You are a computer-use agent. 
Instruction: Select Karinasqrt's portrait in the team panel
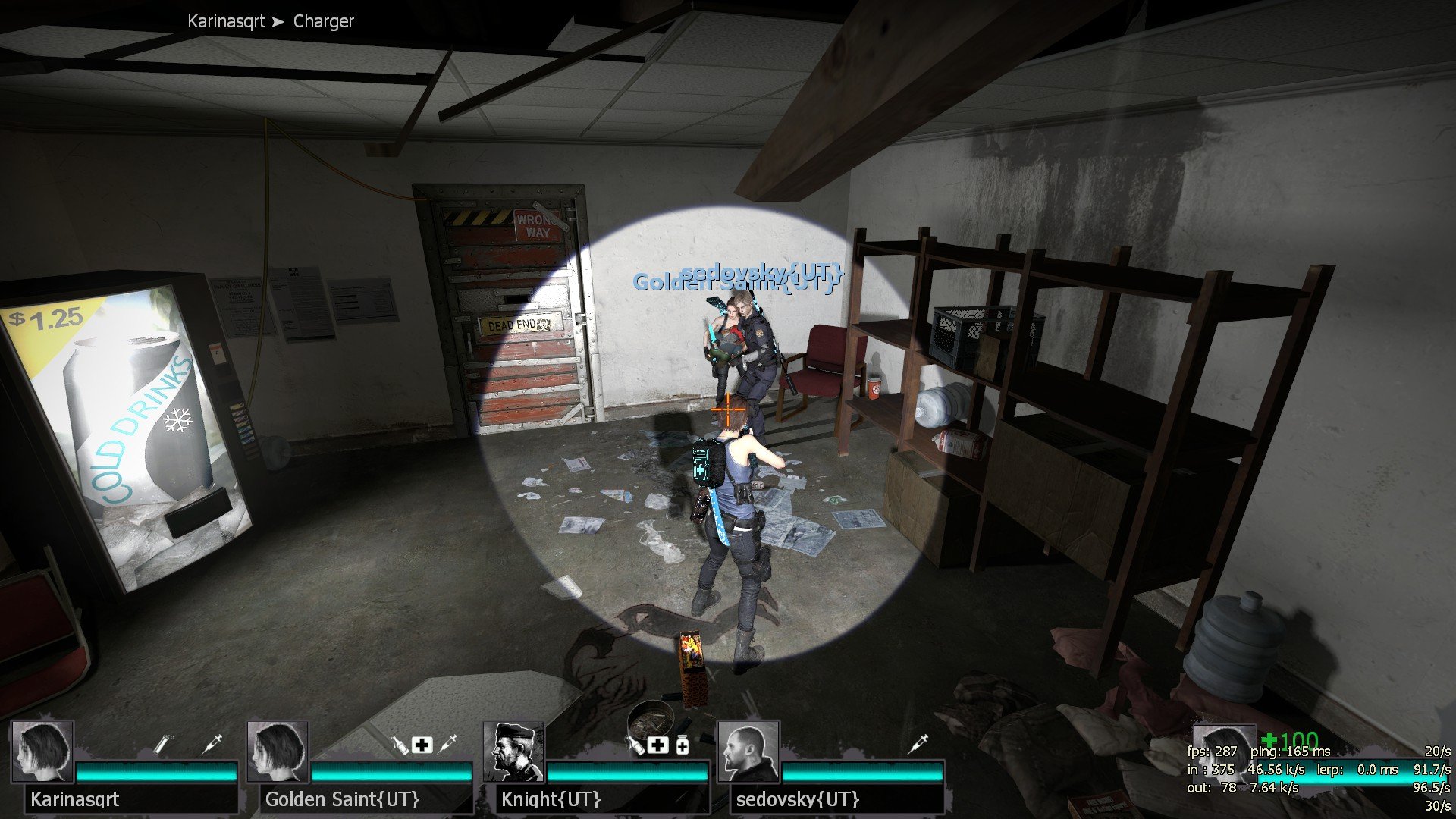click(x=42, y=752)
